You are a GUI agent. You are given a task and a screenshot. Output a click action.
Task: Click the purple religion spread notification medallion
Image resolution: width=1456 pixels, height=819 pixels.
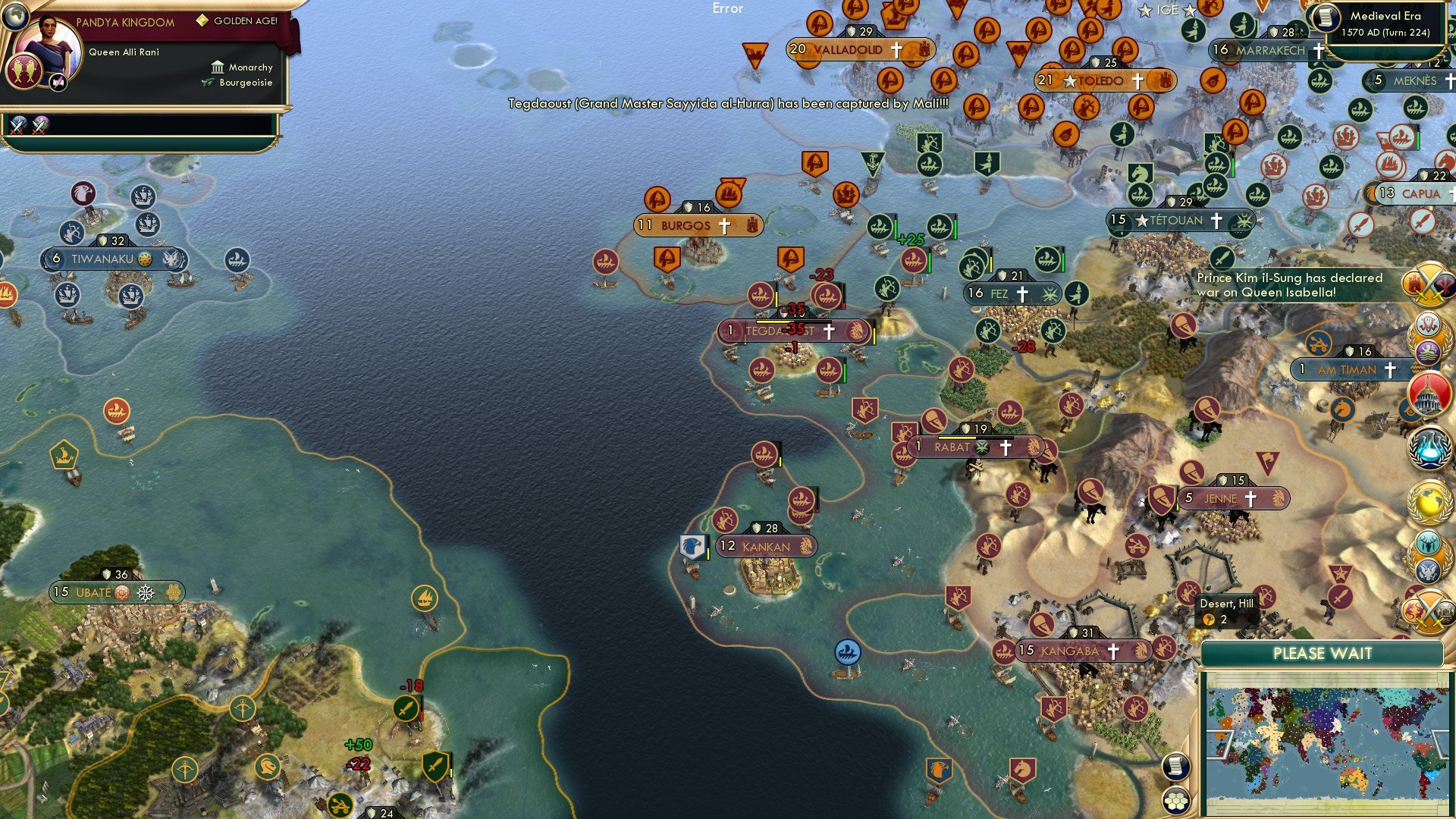point(1426,352)
